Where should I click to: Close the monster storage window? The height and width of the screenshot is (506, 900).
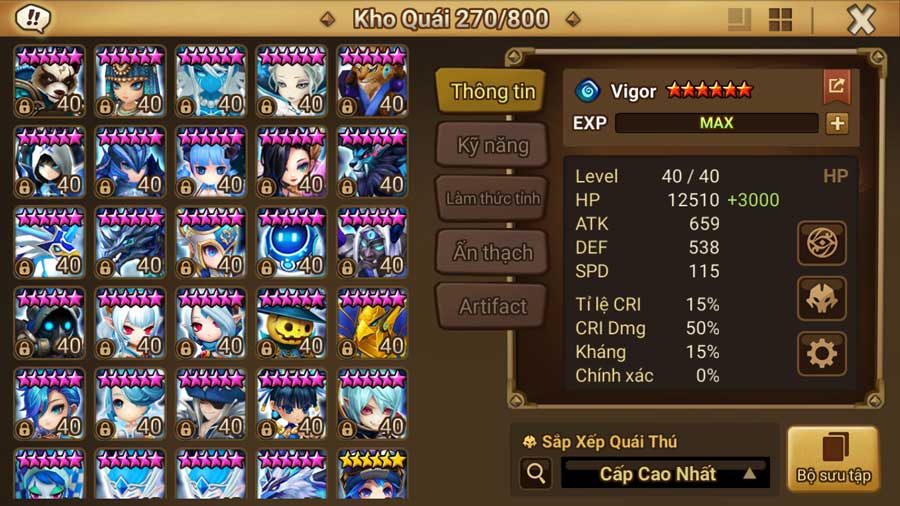point(861,20)
